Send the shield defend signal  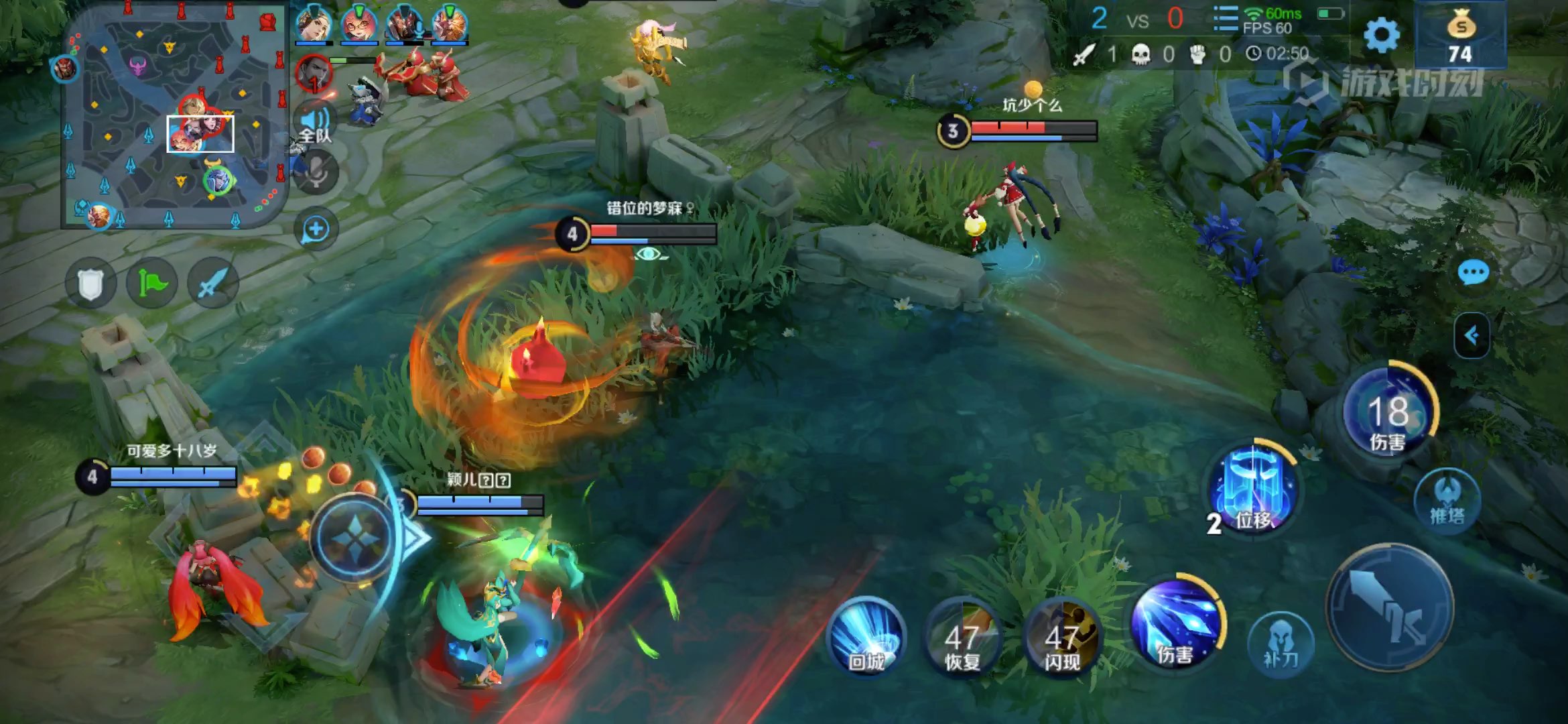coord(90,284)
